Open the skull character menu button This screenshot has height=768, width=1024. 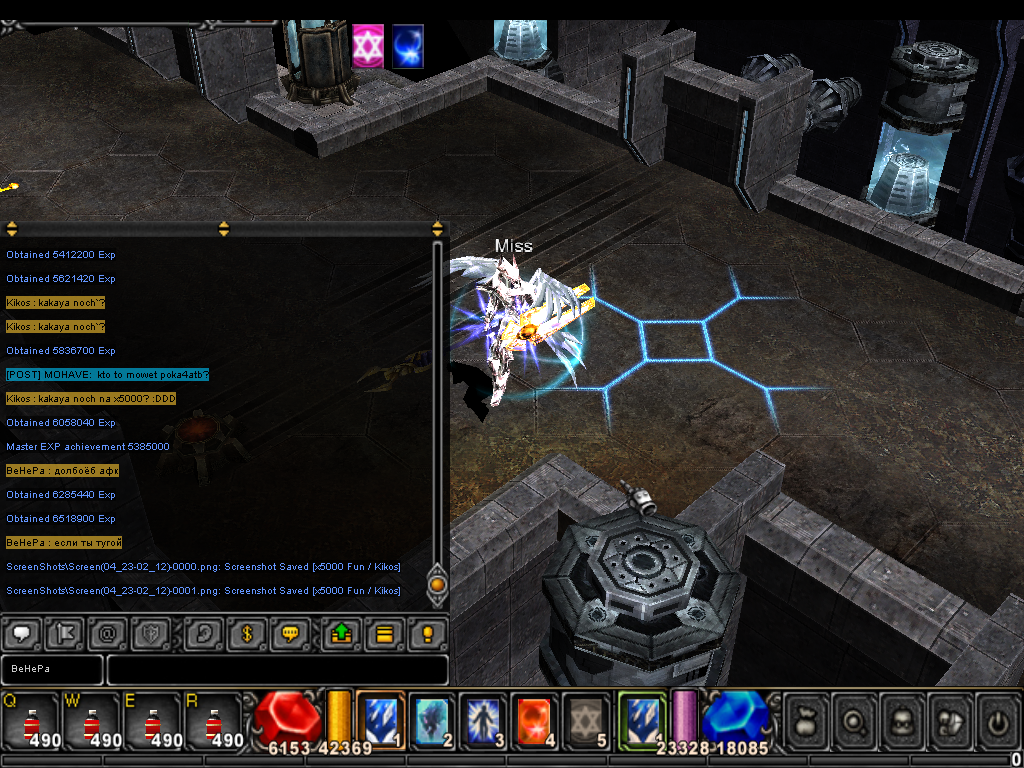(x=903, y=719)
